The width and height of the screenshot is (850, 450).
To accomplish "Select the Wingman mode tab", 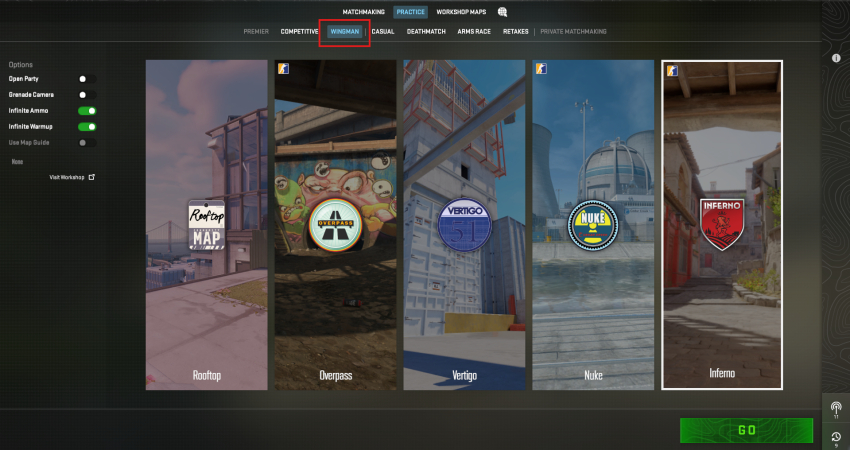I will [345, 32].
